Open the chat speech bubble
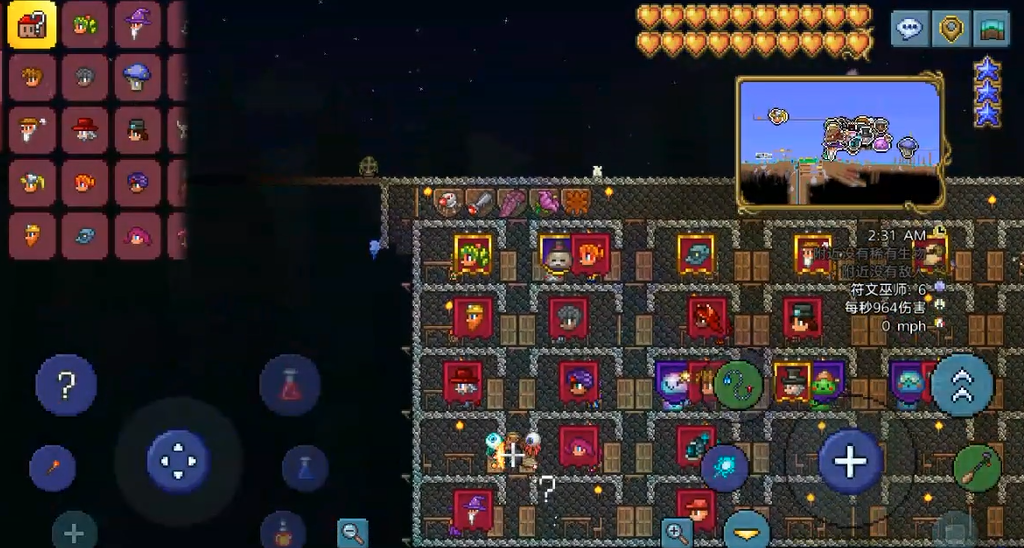 [909, 29]
